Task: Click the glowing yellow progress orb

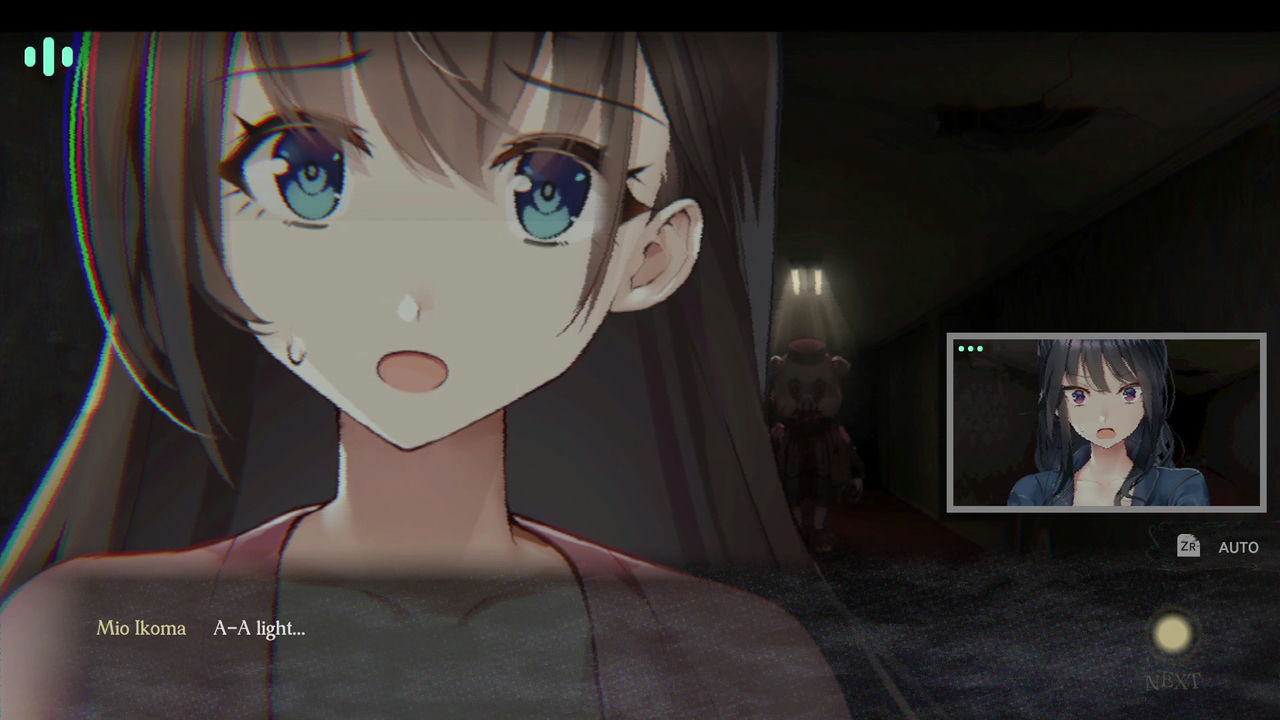Action: pyautogui.click(x=1173, y=632)
